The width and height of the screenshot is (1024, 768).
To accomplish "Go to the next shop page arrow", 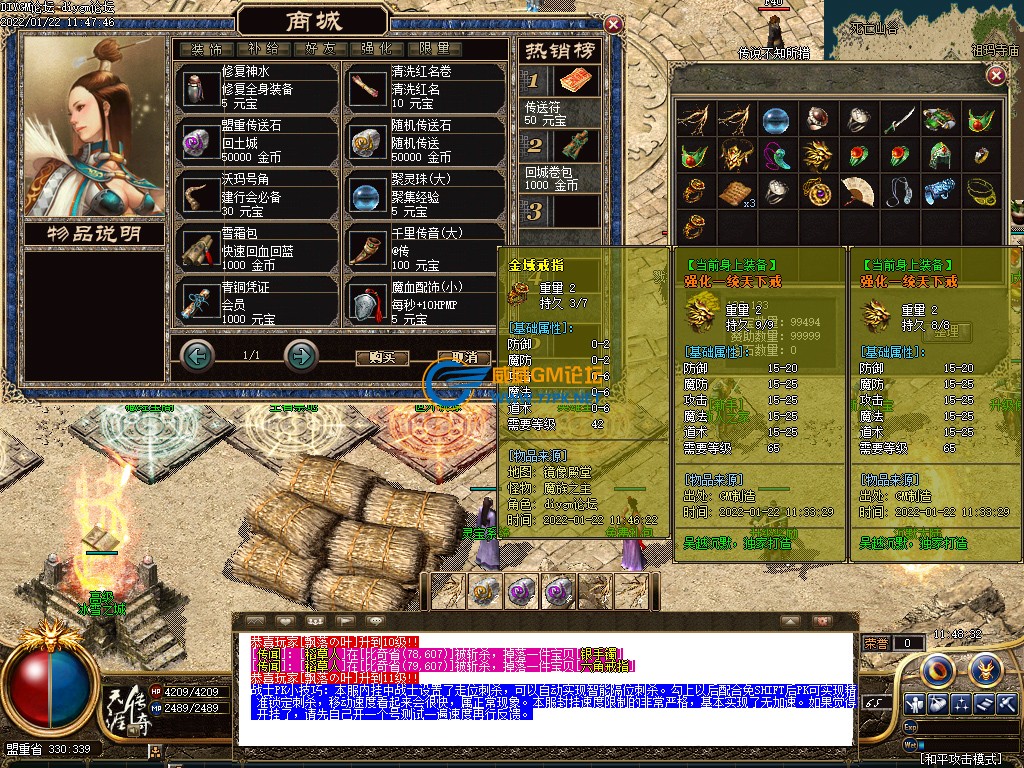I will coord(301,355).
